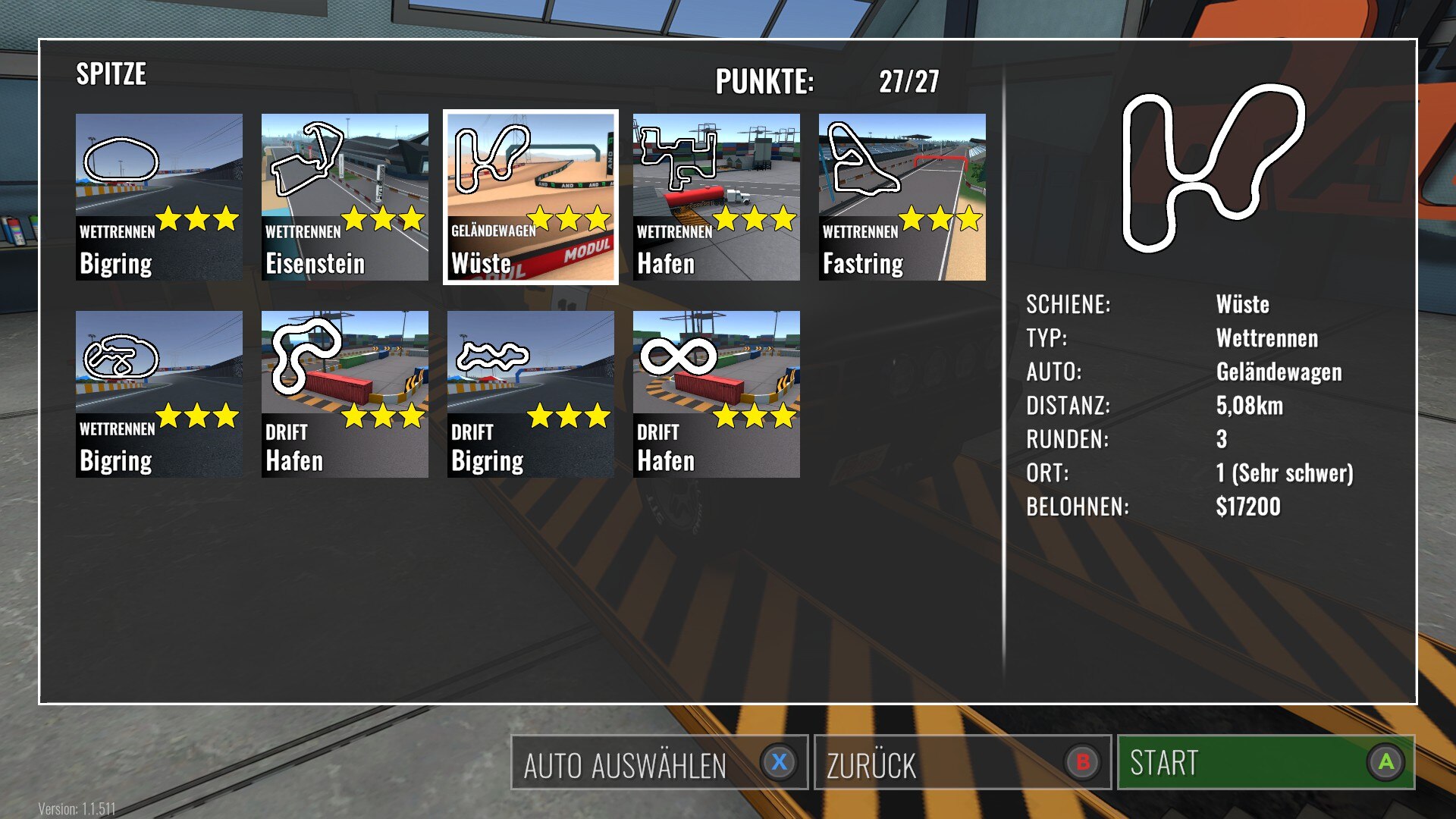Image resolution: width=1456 pixels, height=819 pixels.
Task: Click the Auto Auswählen button
Action: point(659,763)
